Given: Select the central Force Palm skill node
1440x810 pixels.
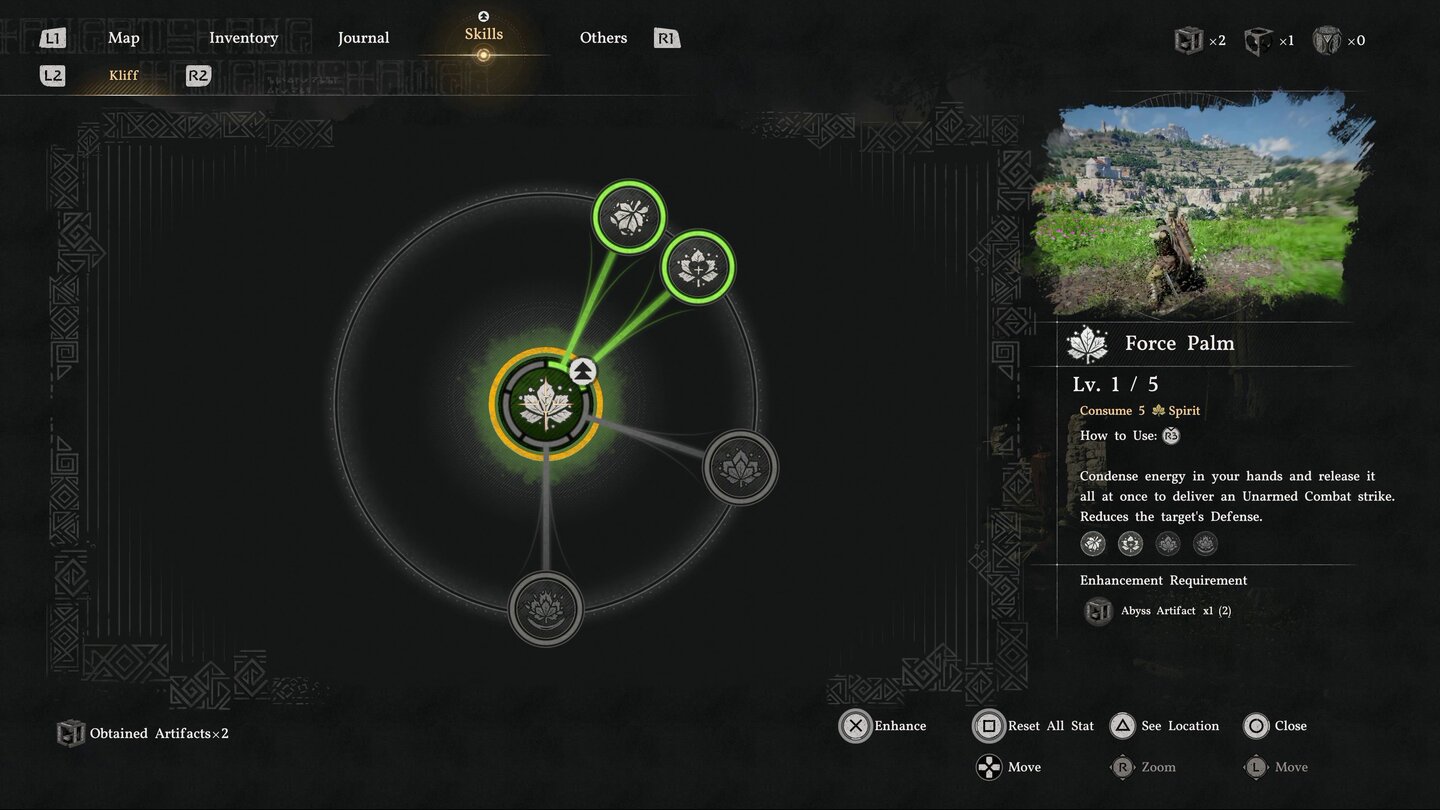Looking at the screenshot, I should [545, 406].
